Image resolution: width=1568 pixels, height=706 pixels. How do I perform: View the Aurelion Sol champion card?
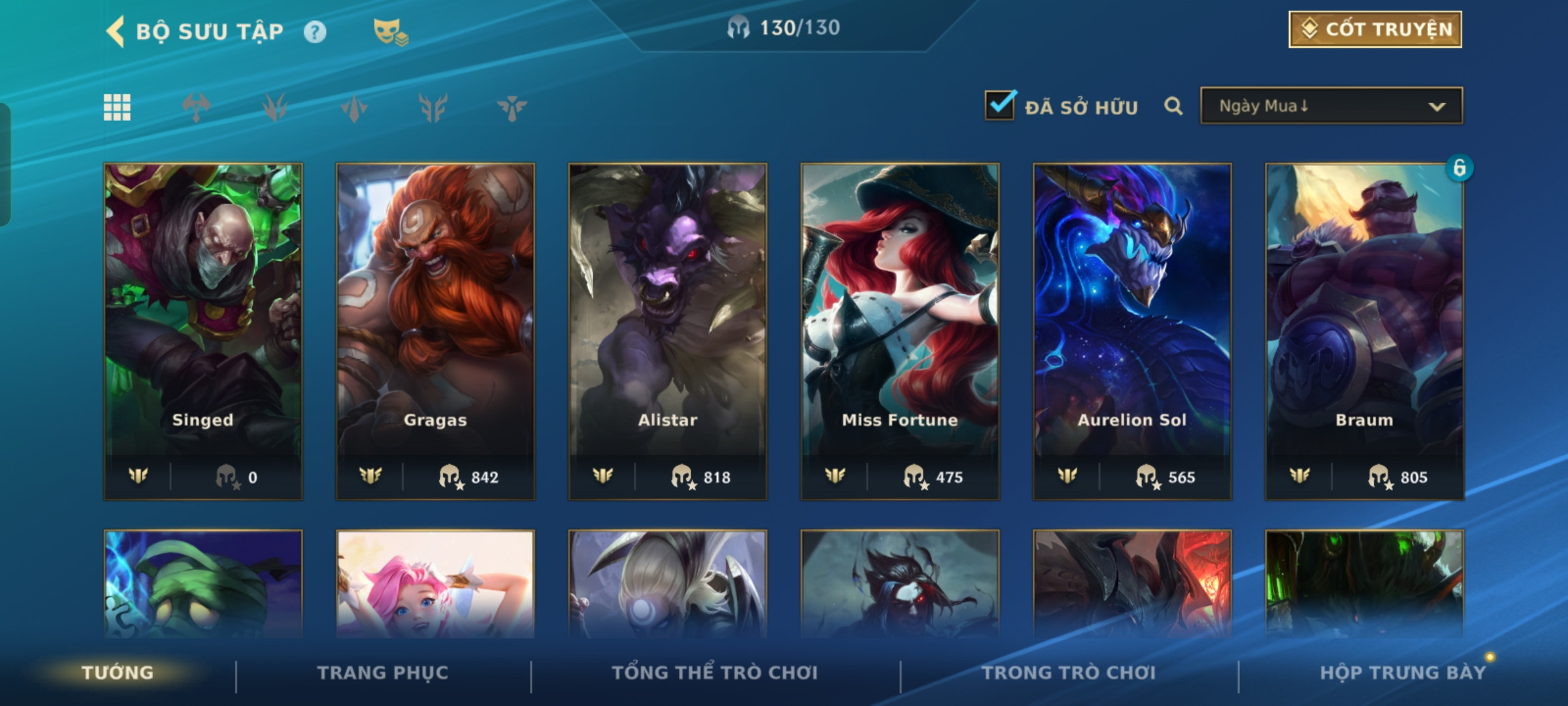pos(1132,331)
